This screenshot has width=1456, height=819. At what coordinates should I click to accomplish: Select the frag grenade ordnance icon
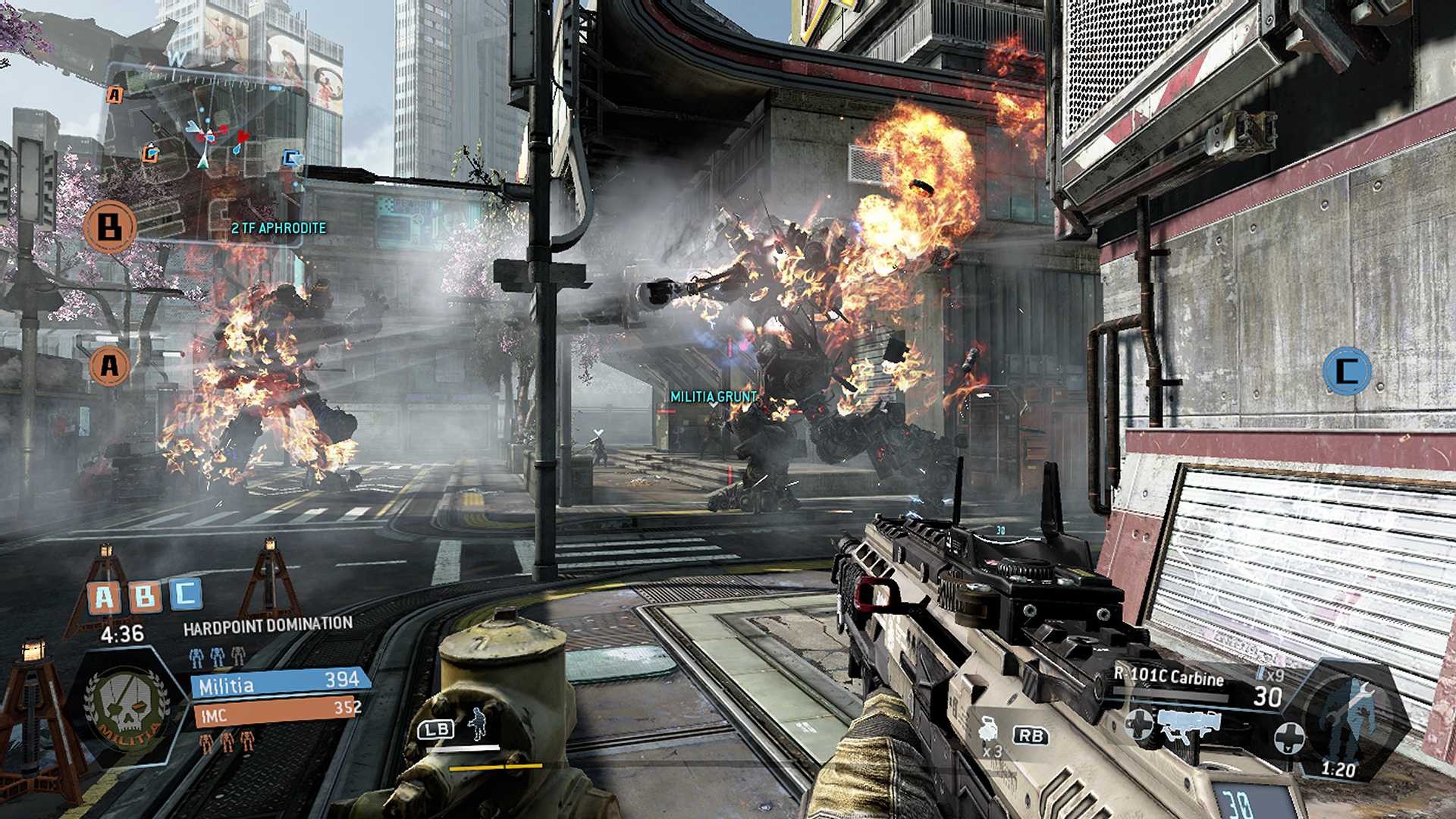(x=989, y=730)
